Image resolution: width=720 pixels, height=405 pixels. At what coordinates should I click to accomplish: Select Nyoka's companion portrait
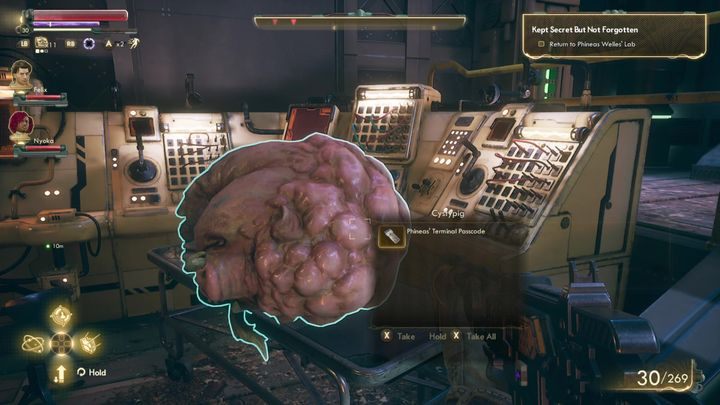(19, 124)
